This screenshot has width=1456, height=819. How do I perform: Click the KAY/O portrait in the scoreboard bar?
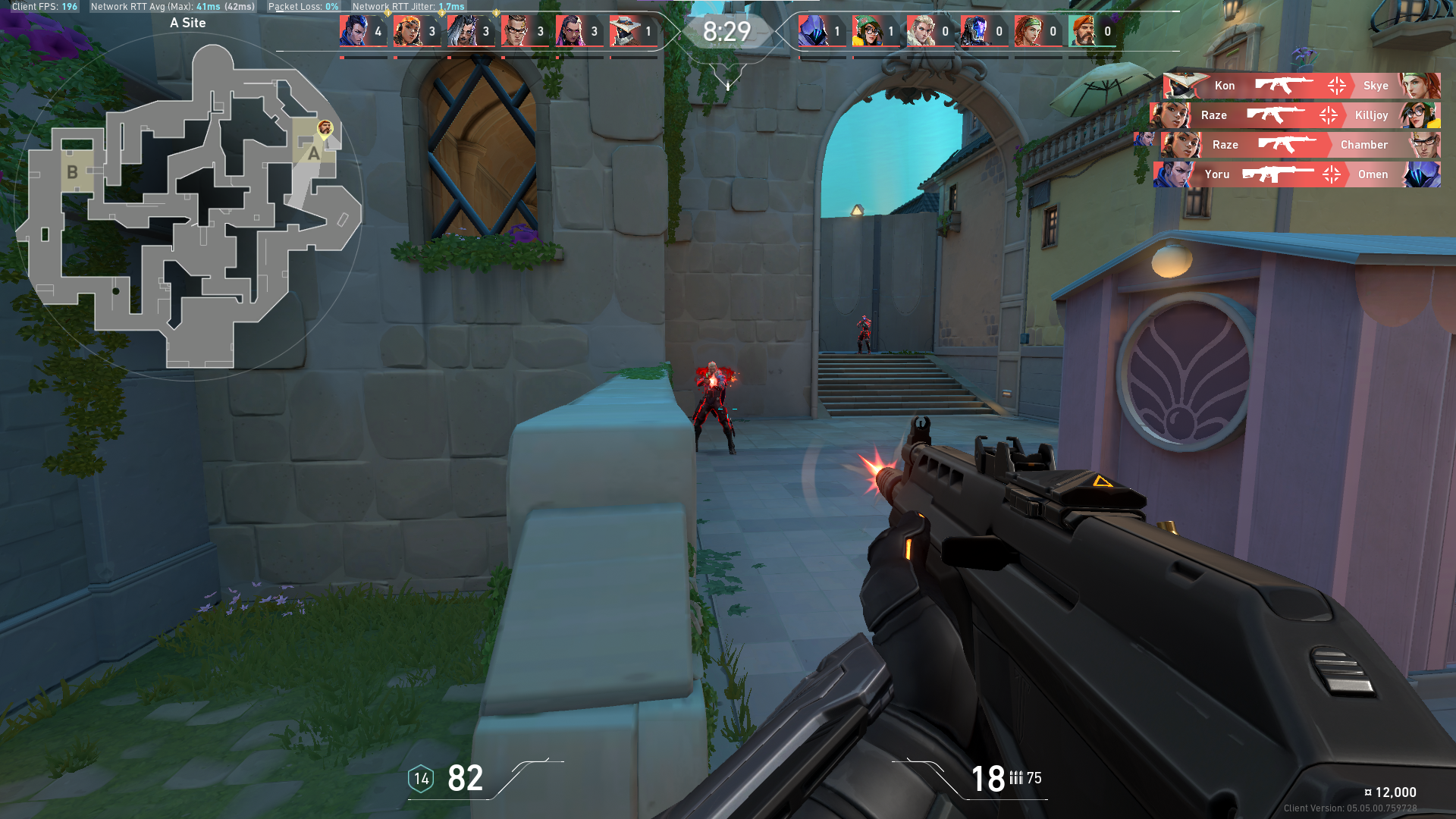[975, 31]
